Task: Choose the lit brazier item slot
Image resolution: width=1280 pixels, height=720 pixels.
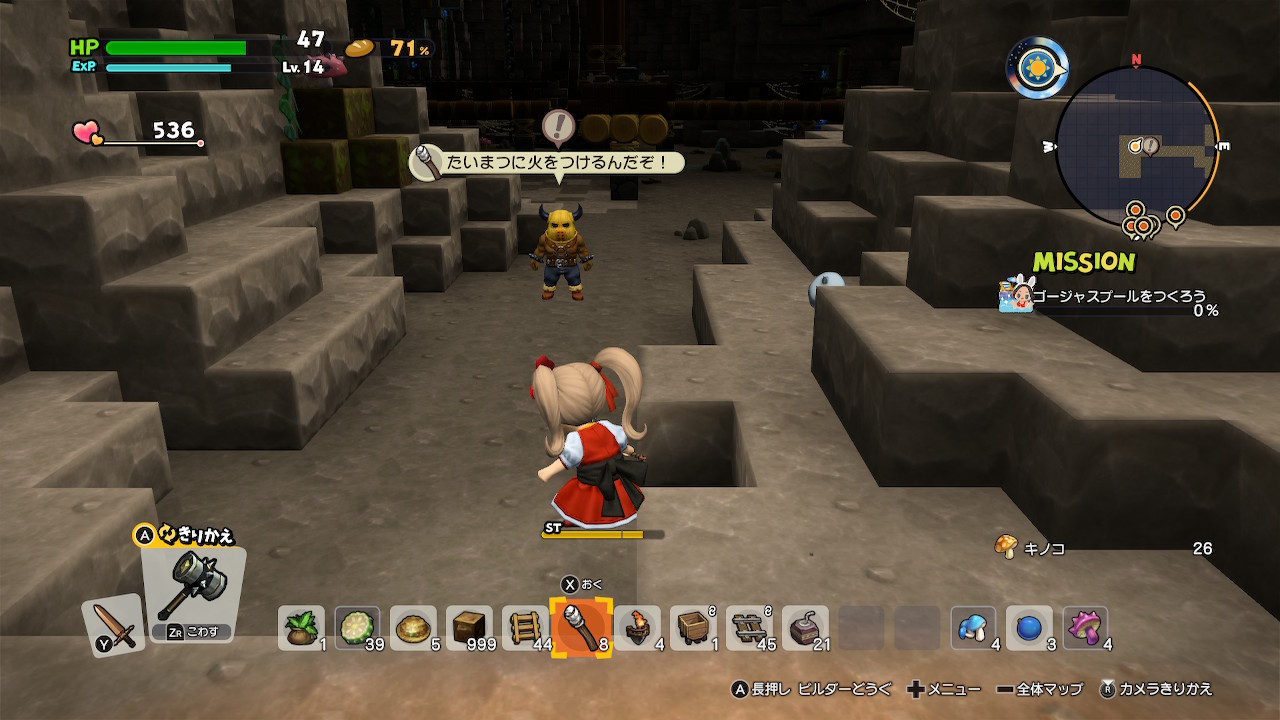Action: [x=637, y=628]
